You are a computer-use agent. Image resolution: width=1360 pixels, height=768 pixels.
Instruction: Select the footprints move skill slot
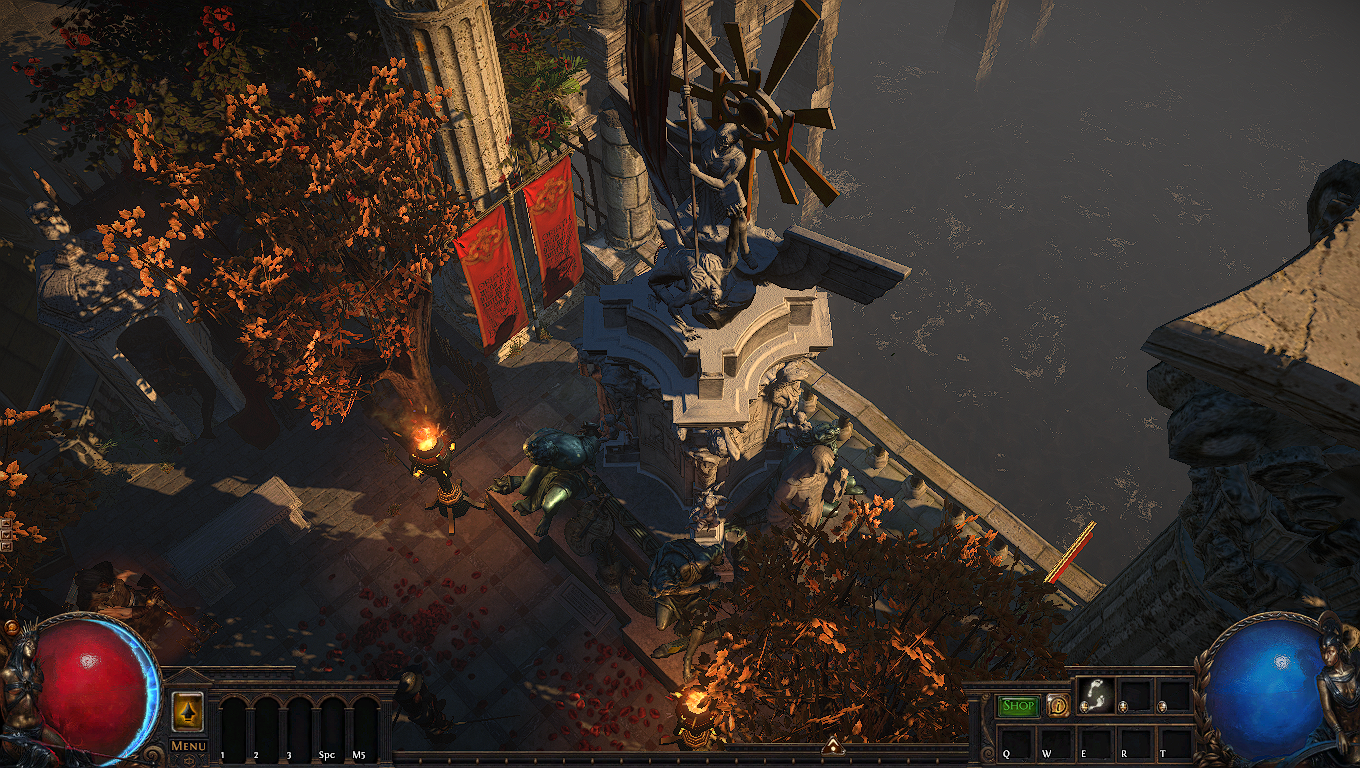1095,695
